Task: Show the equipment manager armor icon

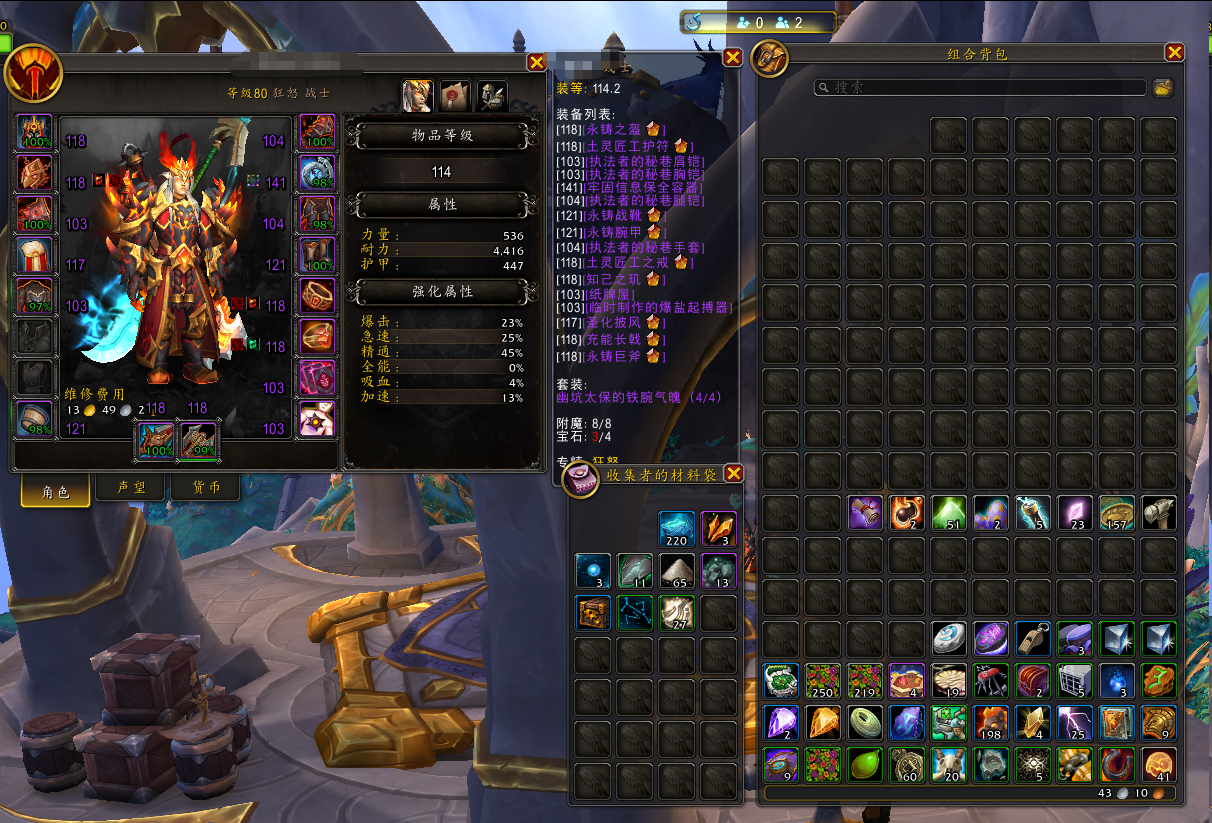Action: (x=492, y=95)
